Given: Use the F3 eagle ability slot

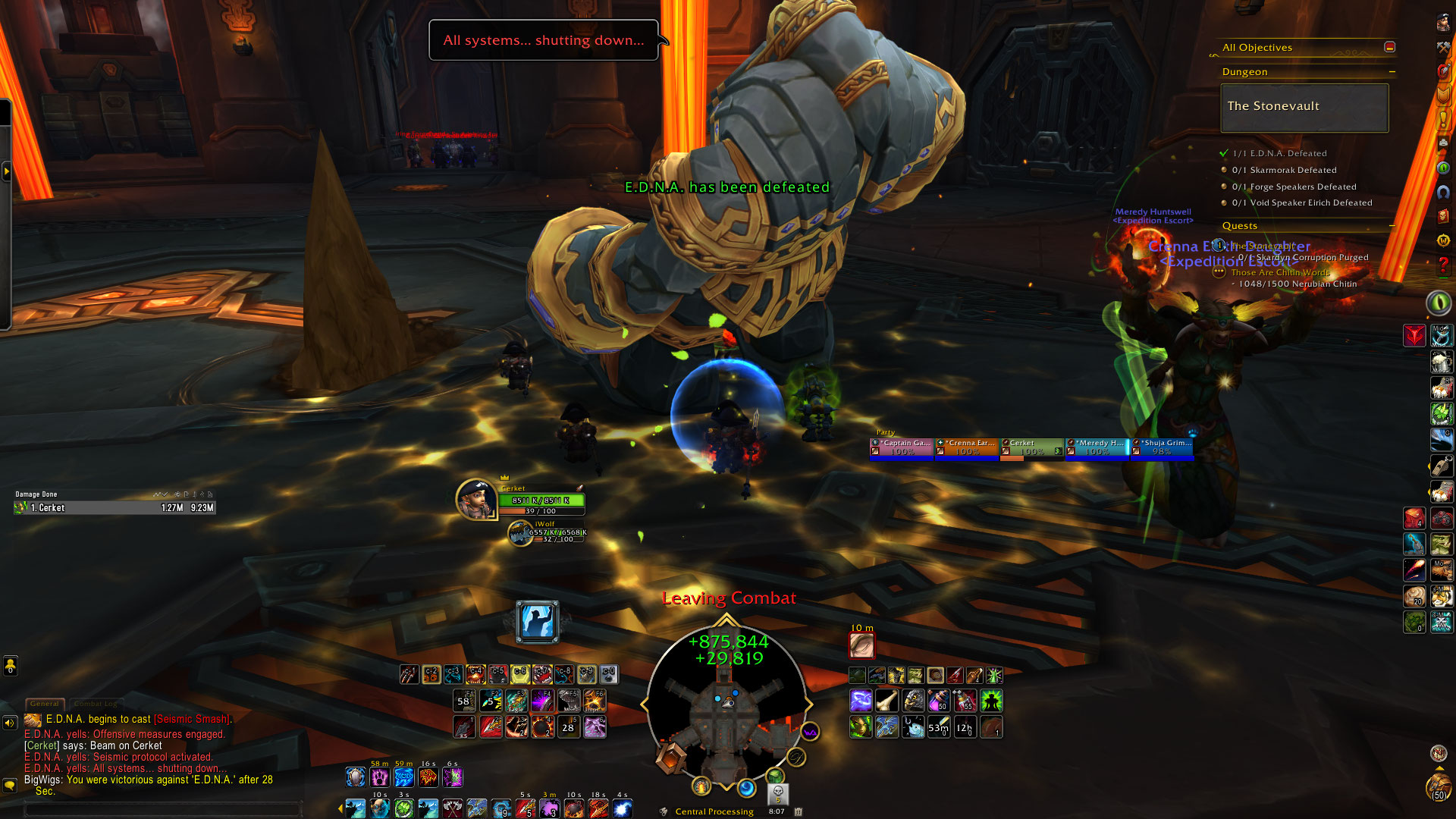Looking at the screenshot, I should click(x=516, y=701).
